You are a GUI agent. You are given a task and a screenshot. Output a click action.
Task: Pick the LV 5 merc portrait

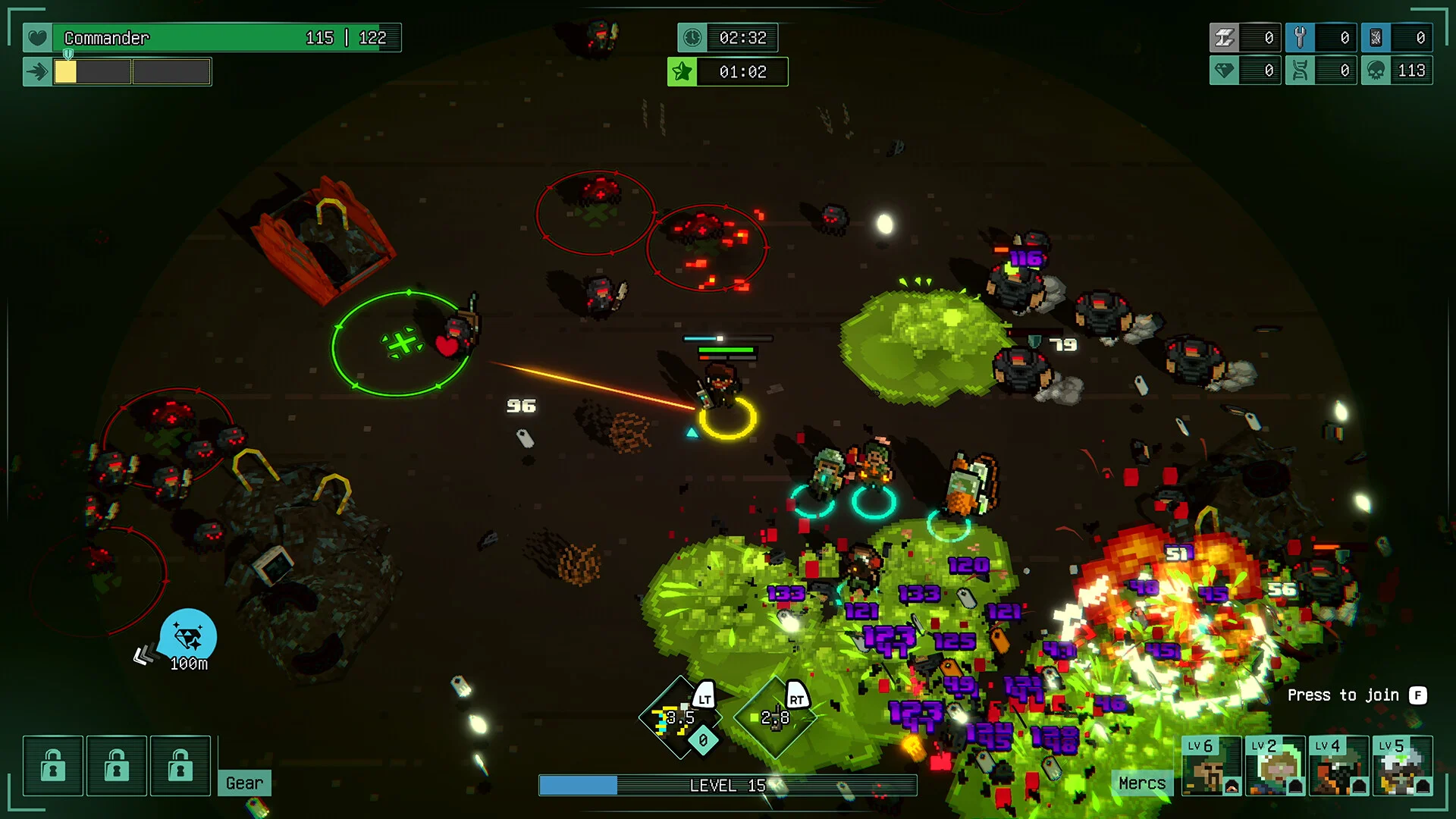coord(1402,765)
